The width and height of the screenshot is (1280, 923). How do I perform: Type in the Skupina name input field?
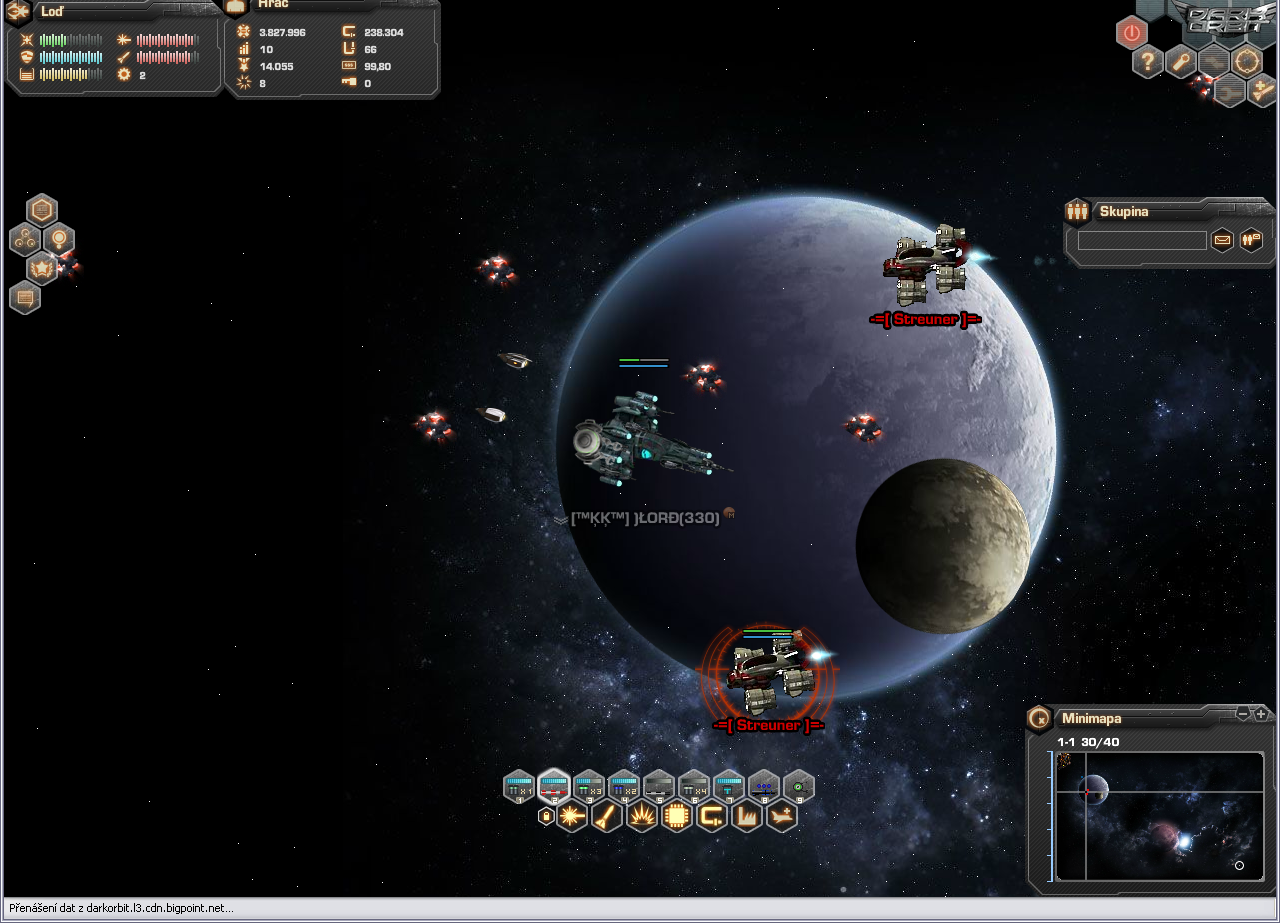(1142, 241)
